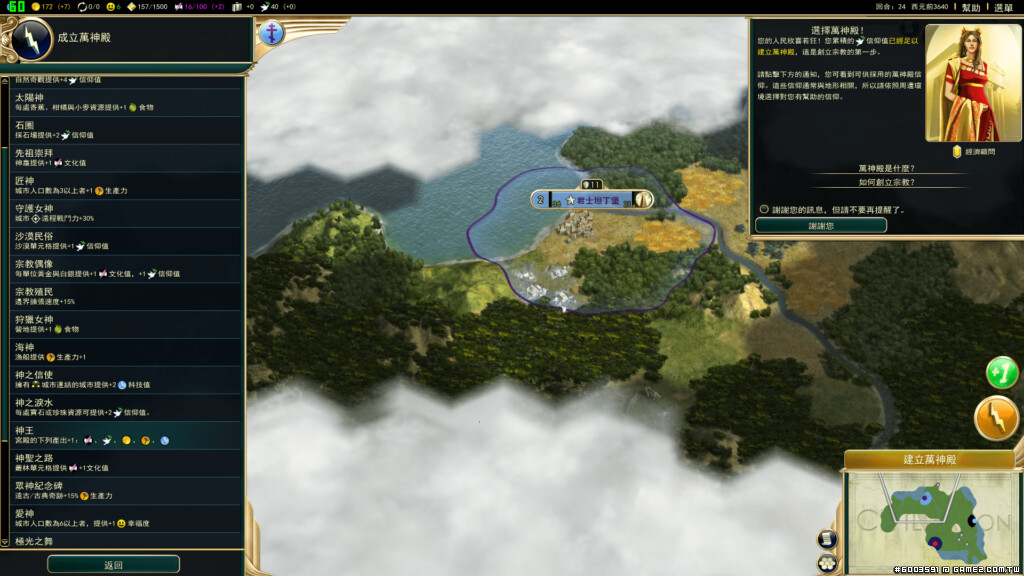Tick the don't remind me again checkbox
This screenshot has height=576, width=1024.
point(764,209)
